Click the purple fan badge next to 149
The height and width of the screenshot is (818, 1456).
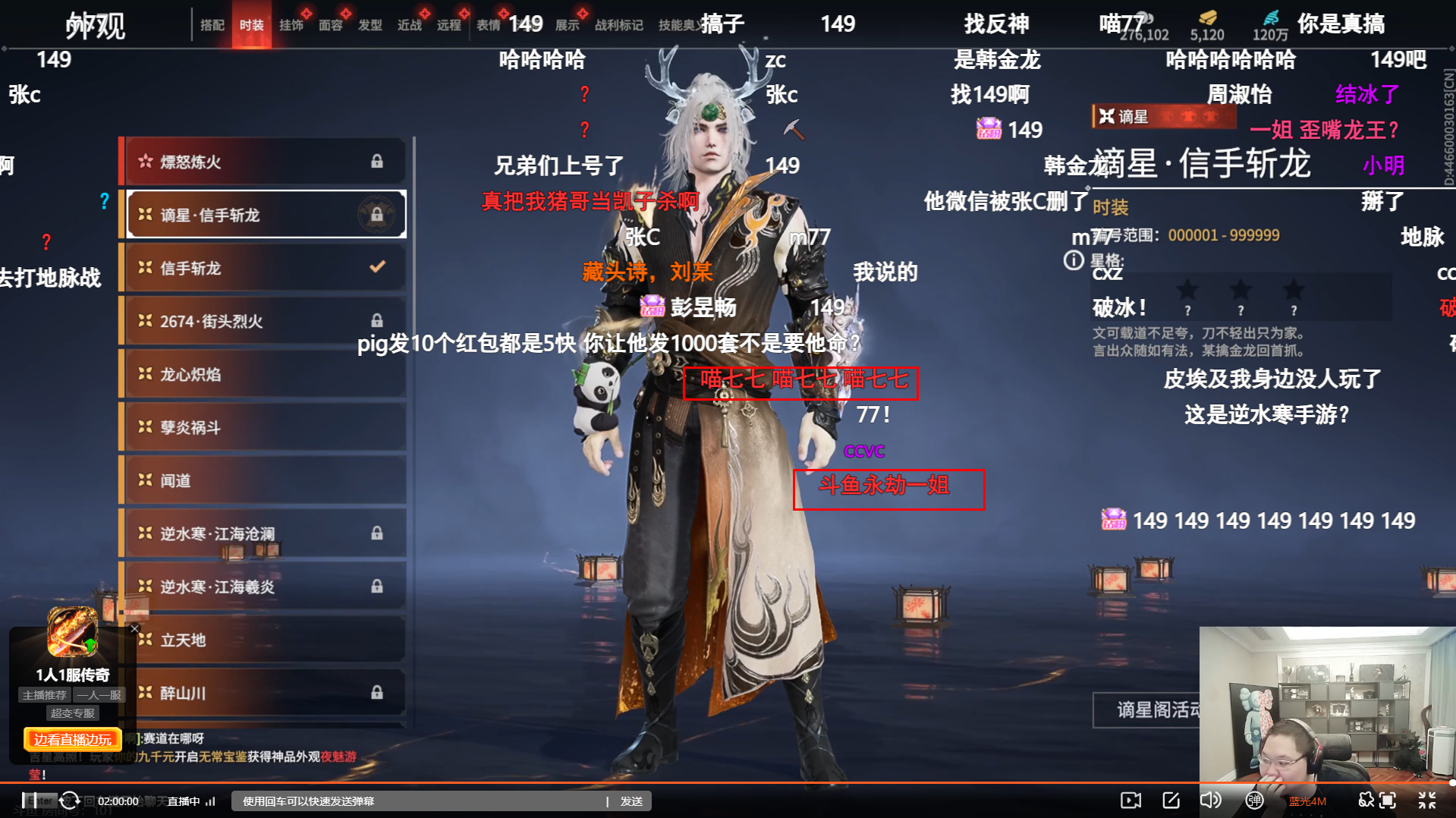point(989,130)
